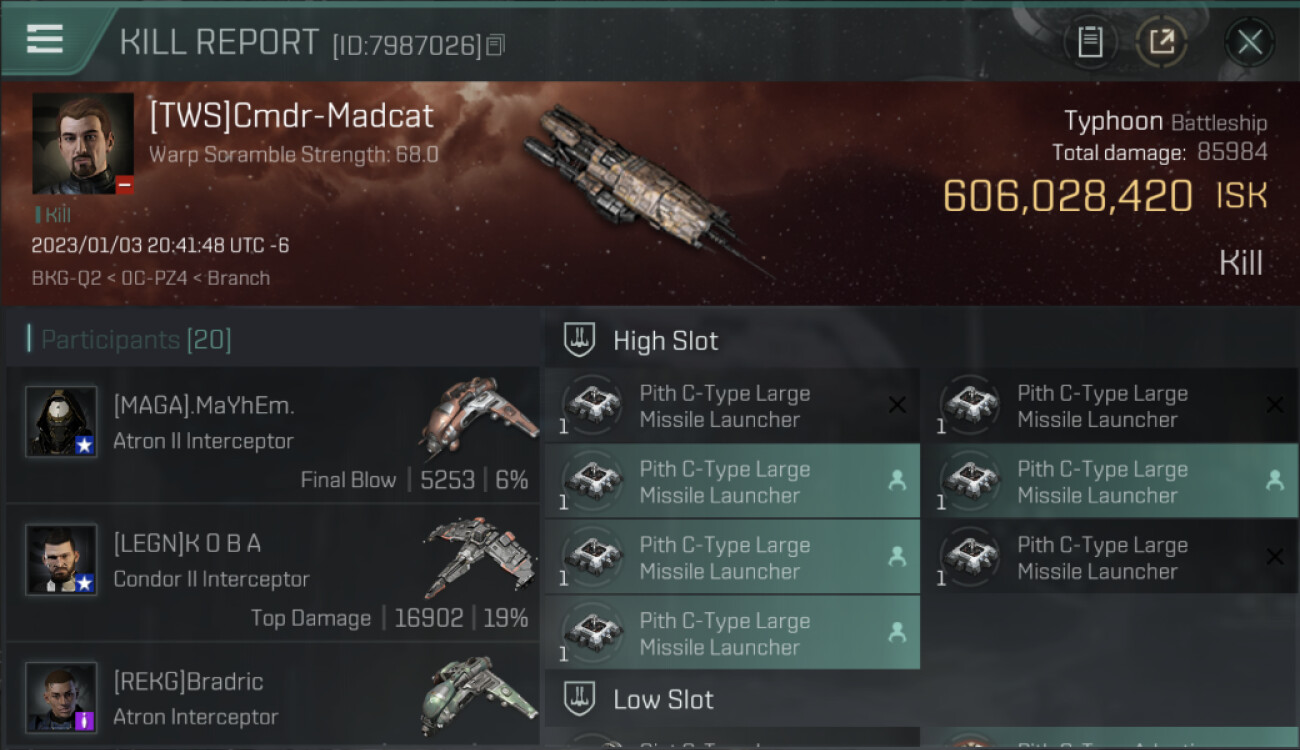Open the clipboard notes icon

pyautogui.click(x=1090, y=42)
